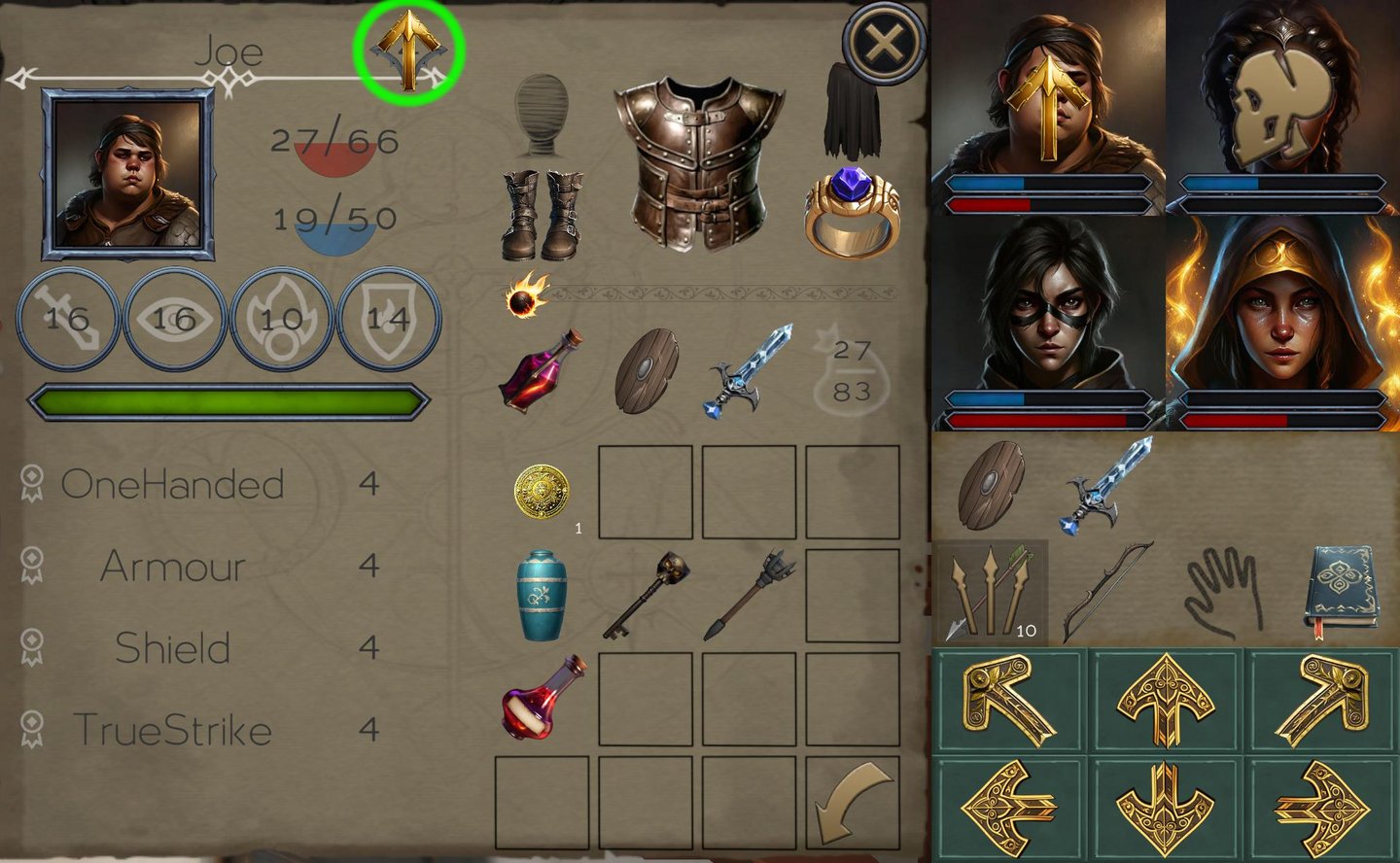
Task: Choose the arrows bundle with count 10
Action: 991,593
